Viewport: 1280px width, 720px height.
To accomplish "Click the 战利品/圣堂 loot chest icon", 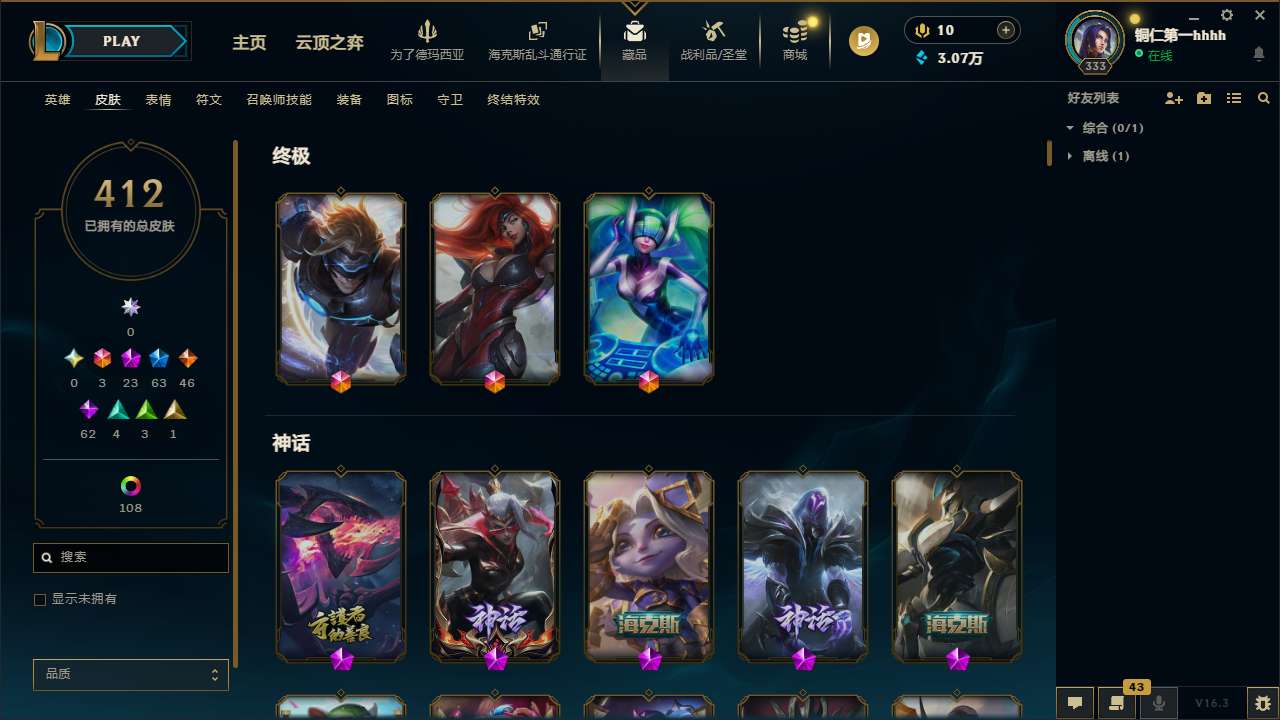I will (x=713, y=38).
